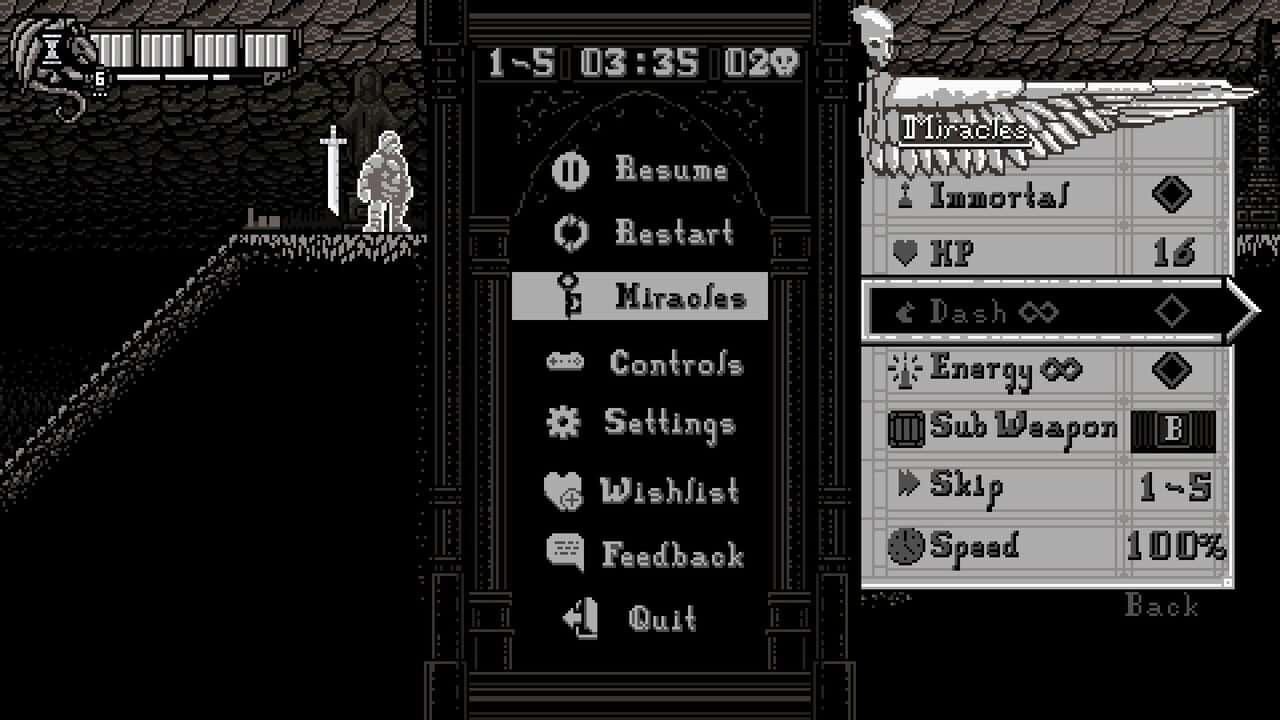Image resolution: width=1280 pixels, height=720 pixels.
Task: Click the keyboard icon beside Controls
Action: (x=567, y=363)
